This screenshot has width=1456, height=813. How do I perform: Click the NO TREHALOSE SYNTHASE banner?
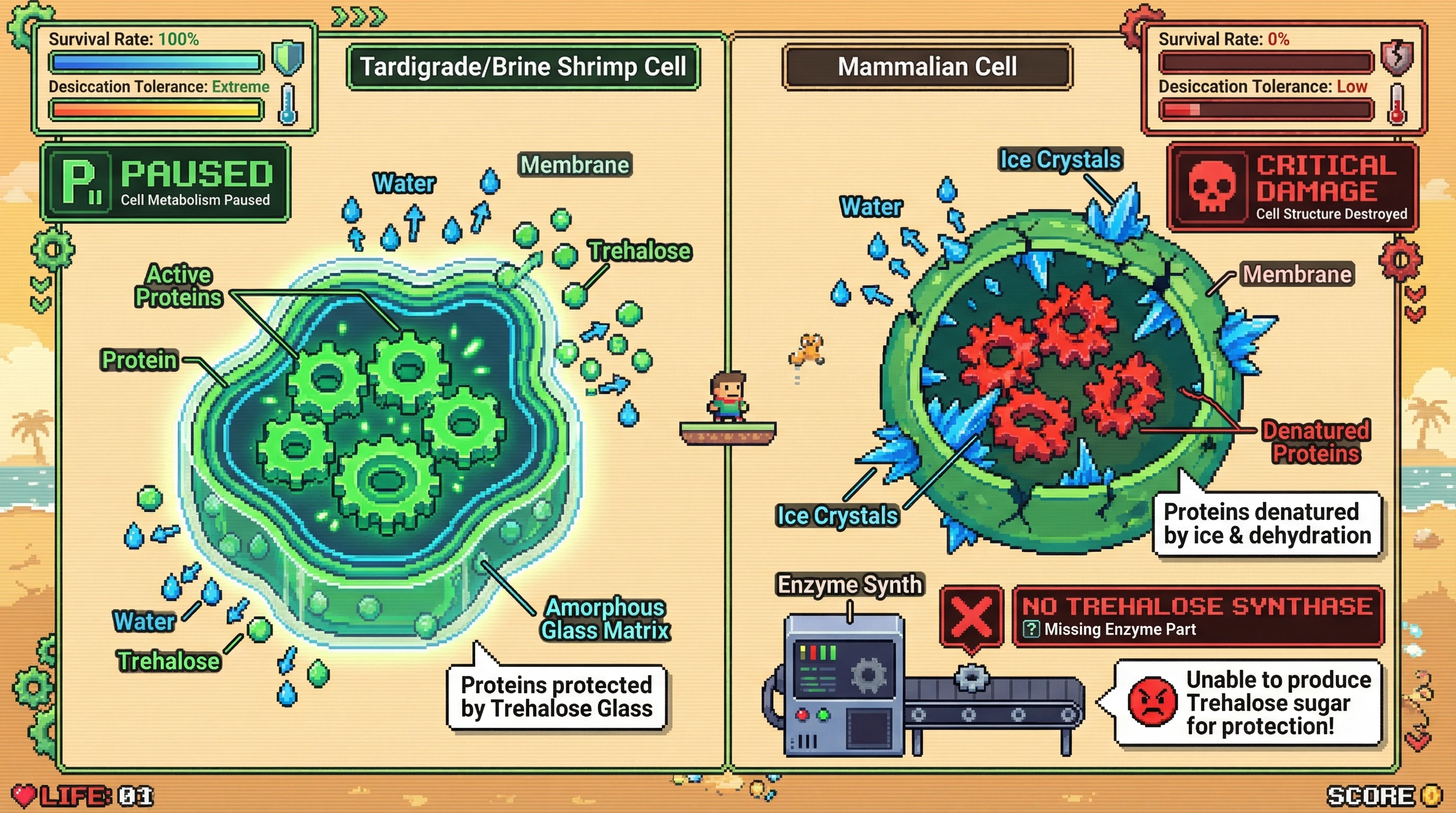tap(1197, 615)
